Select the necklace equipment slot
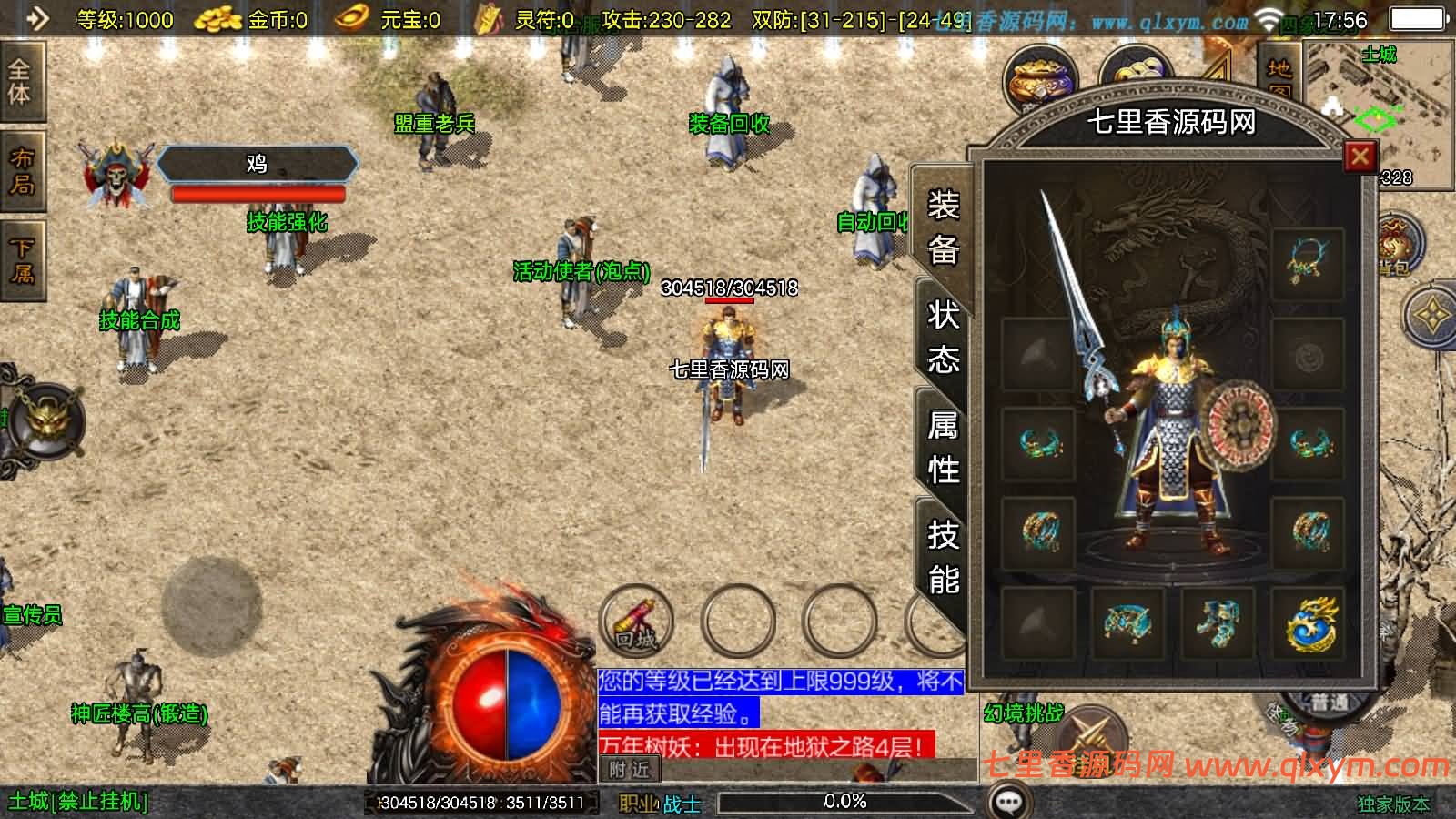Screen dimensions: 1456x819 tap(1308, 261)
